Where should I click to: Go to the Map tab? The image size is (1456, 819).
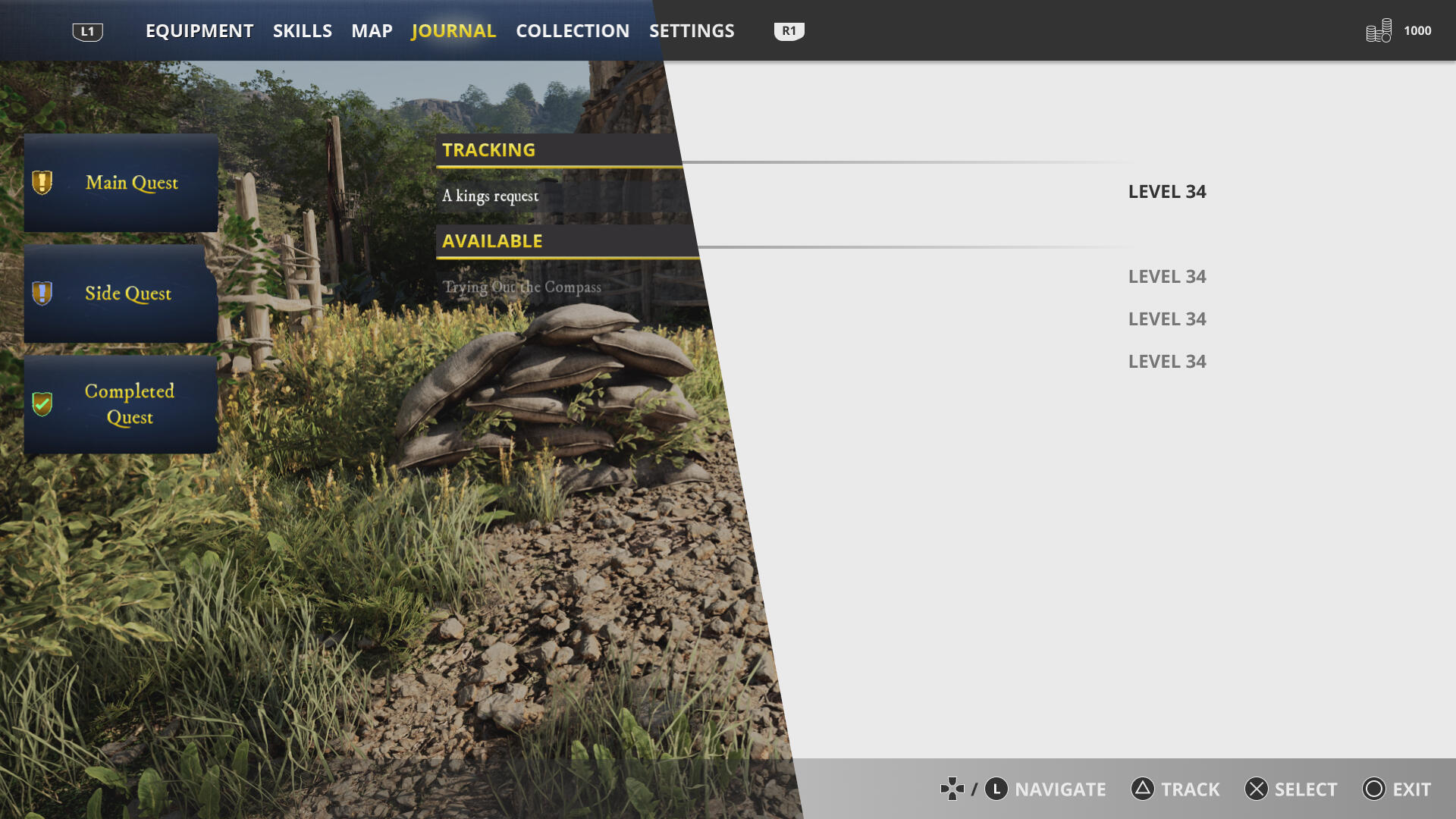click(x=372, y=31)
